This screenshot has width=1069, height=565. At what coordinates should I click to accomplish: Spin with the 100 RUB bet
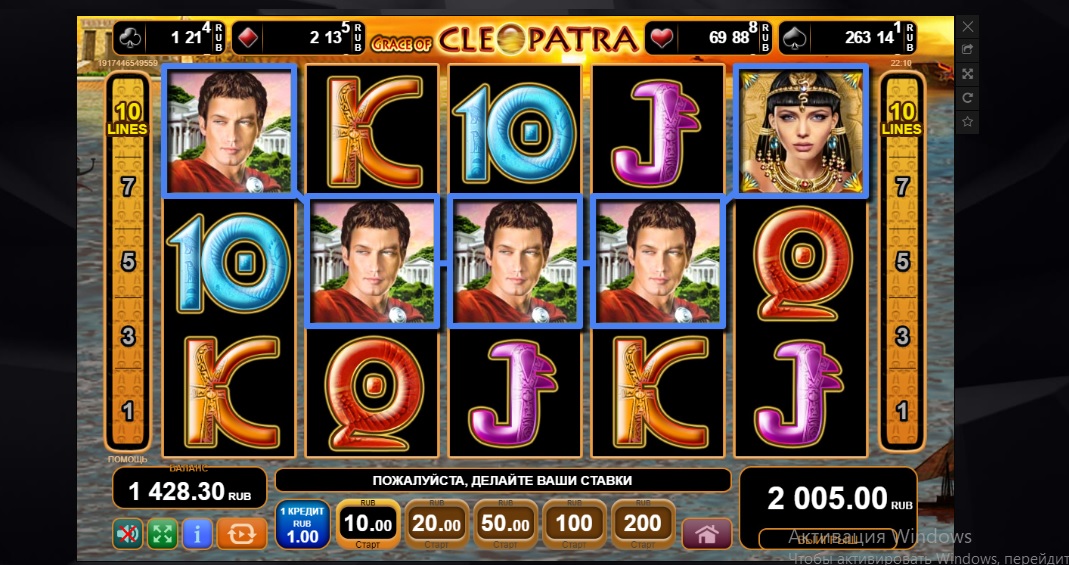point(573,525)
